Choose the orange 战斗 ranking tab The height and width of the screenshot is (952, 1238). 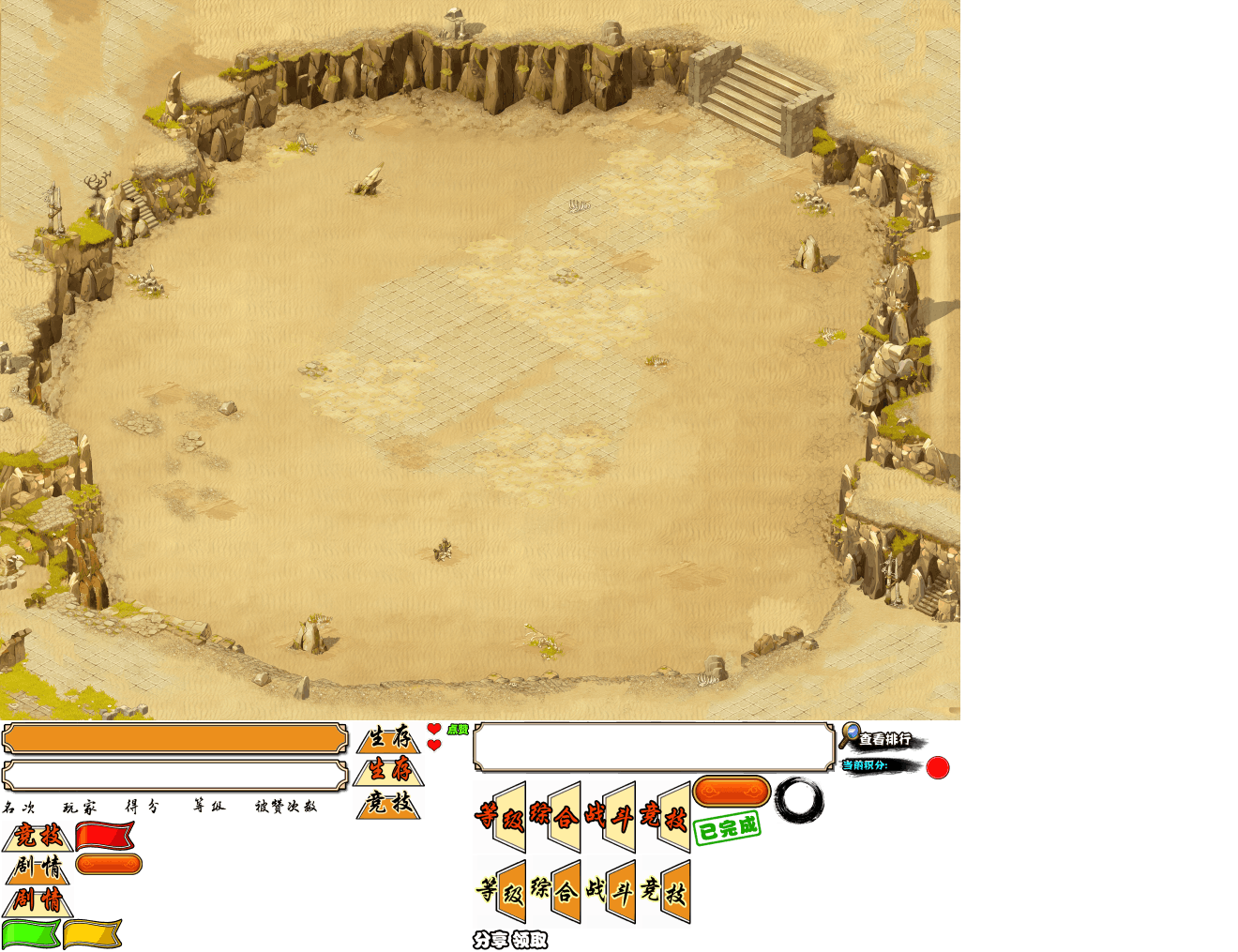tap(610, 891)
